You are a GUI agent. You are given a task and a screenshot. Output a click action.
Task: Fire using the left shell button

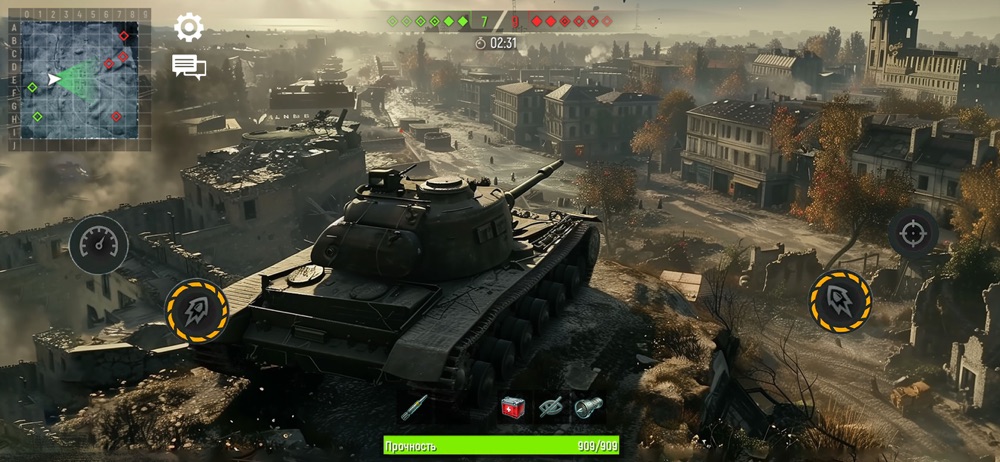pos(197,311)
